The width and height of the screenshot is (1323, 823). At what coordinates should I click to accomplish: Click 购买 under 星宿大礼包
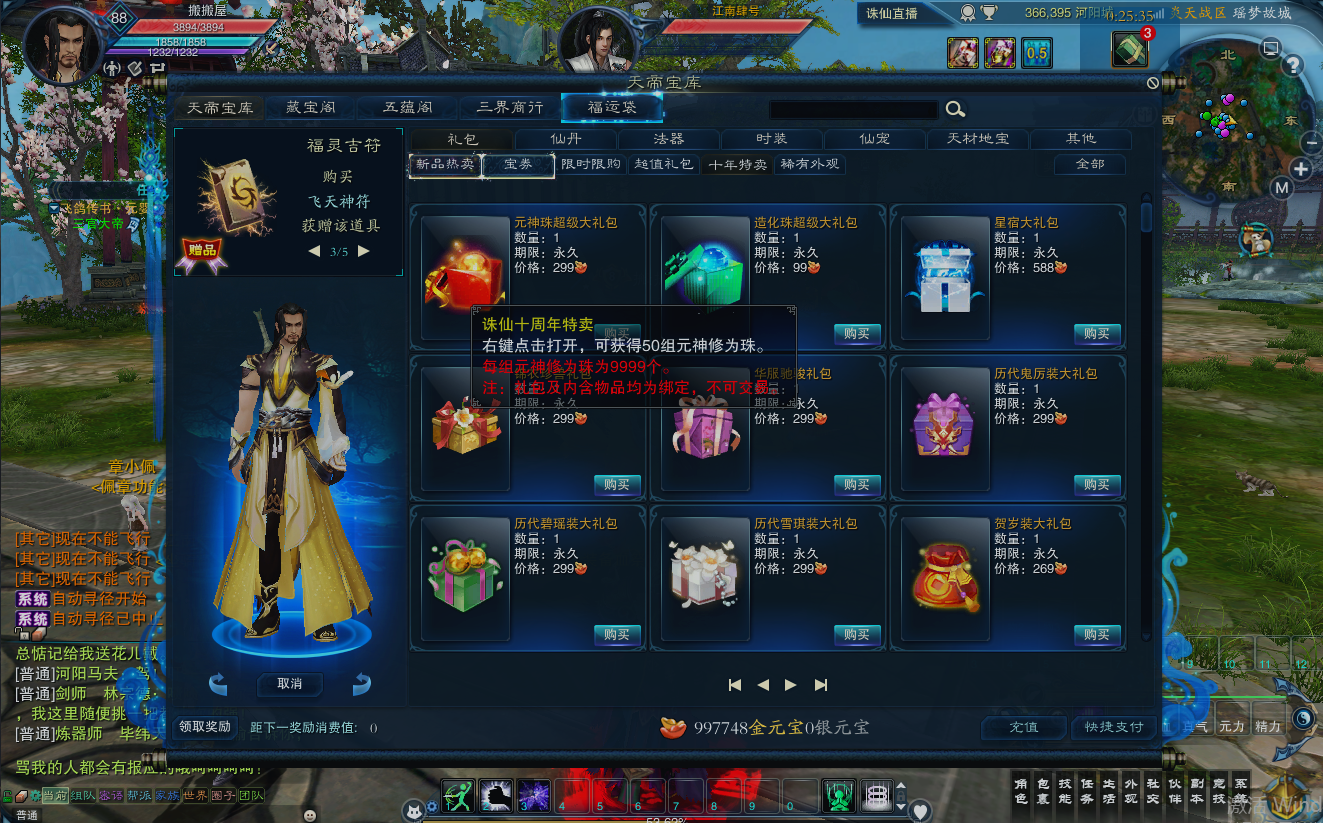[x=1097, y=335]
